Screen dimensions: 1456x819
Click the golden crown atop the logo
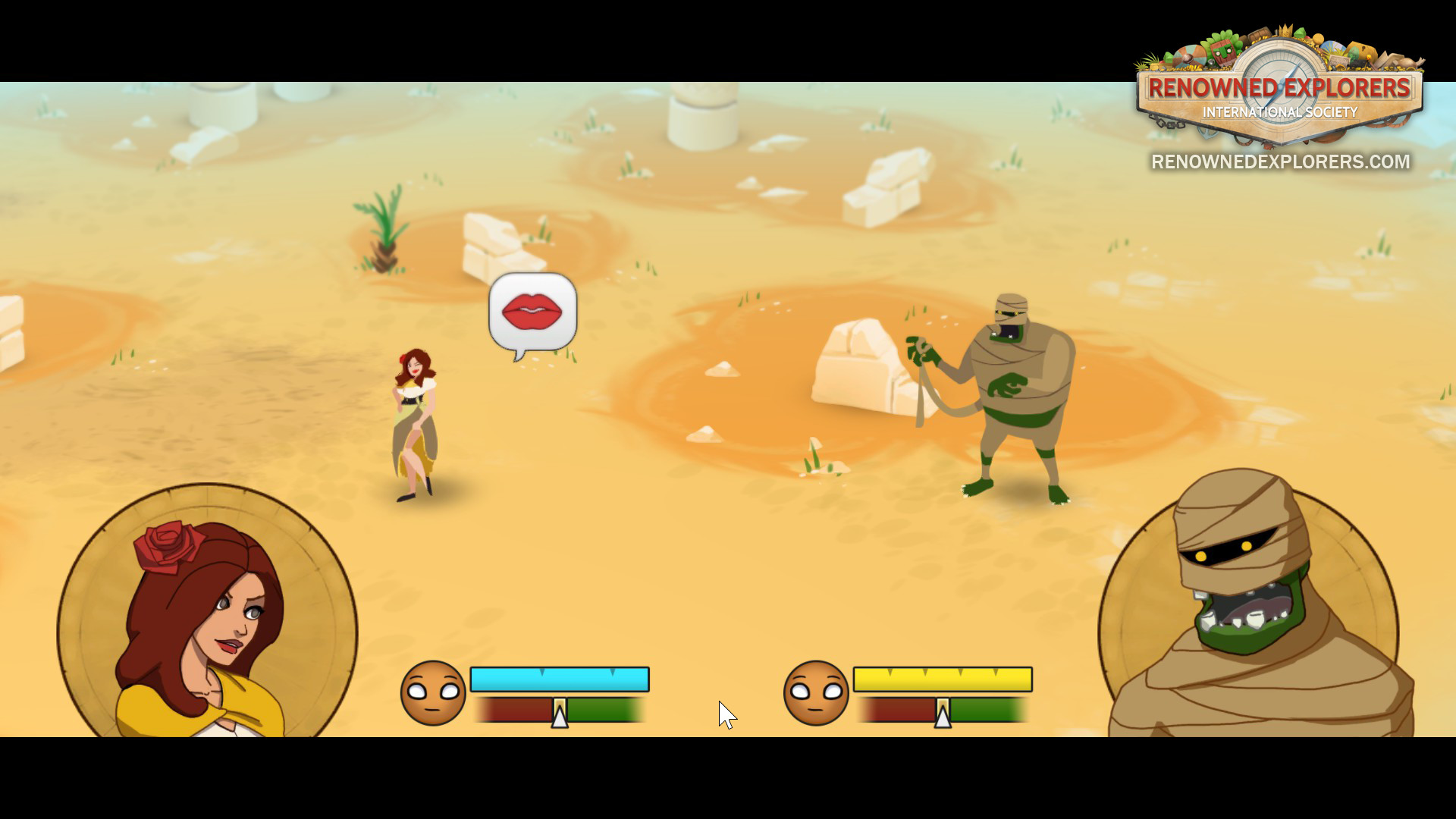1285,30
